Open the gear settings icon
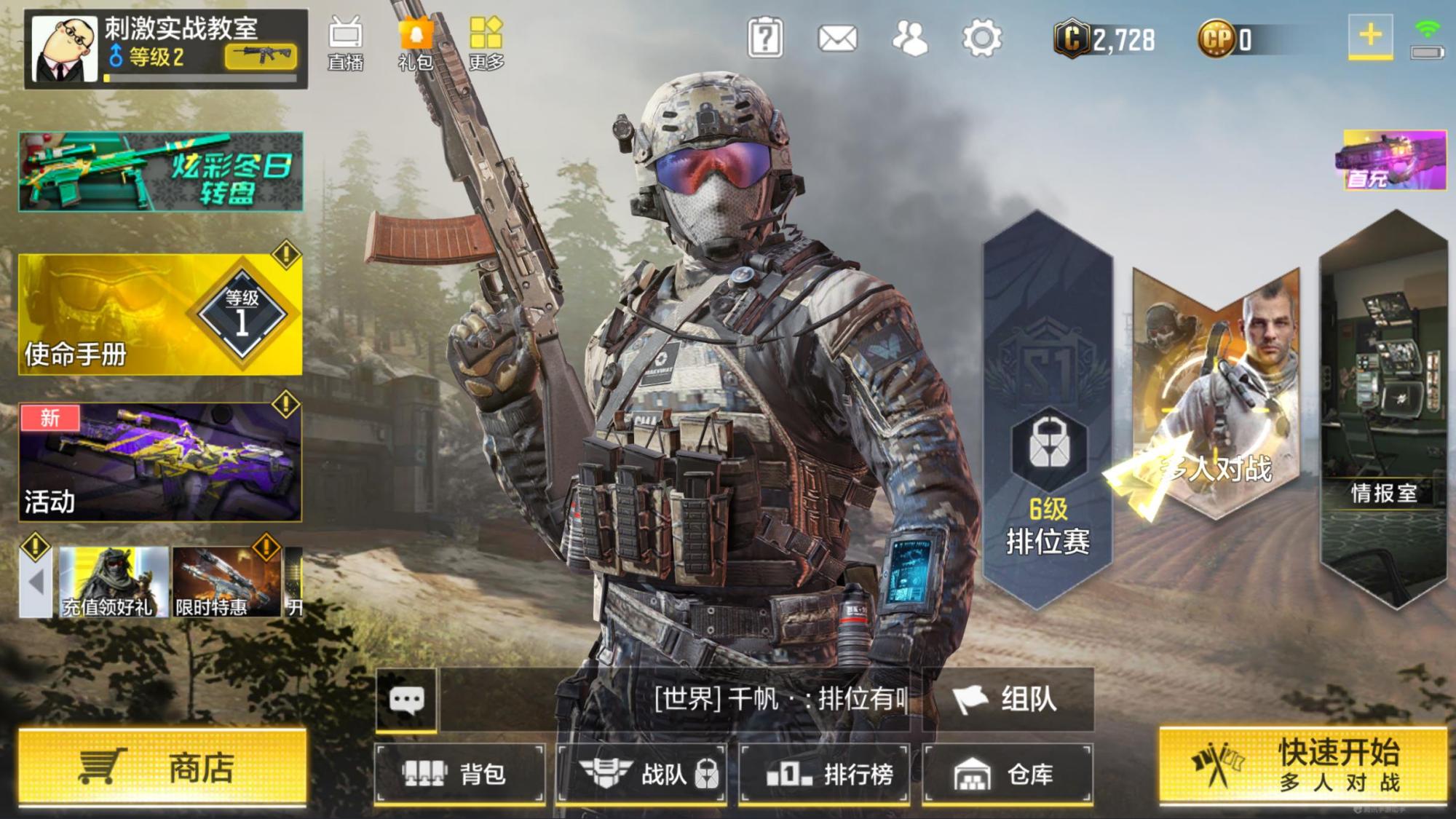Viewport: 1456px width, 819px height. [981, 38]
